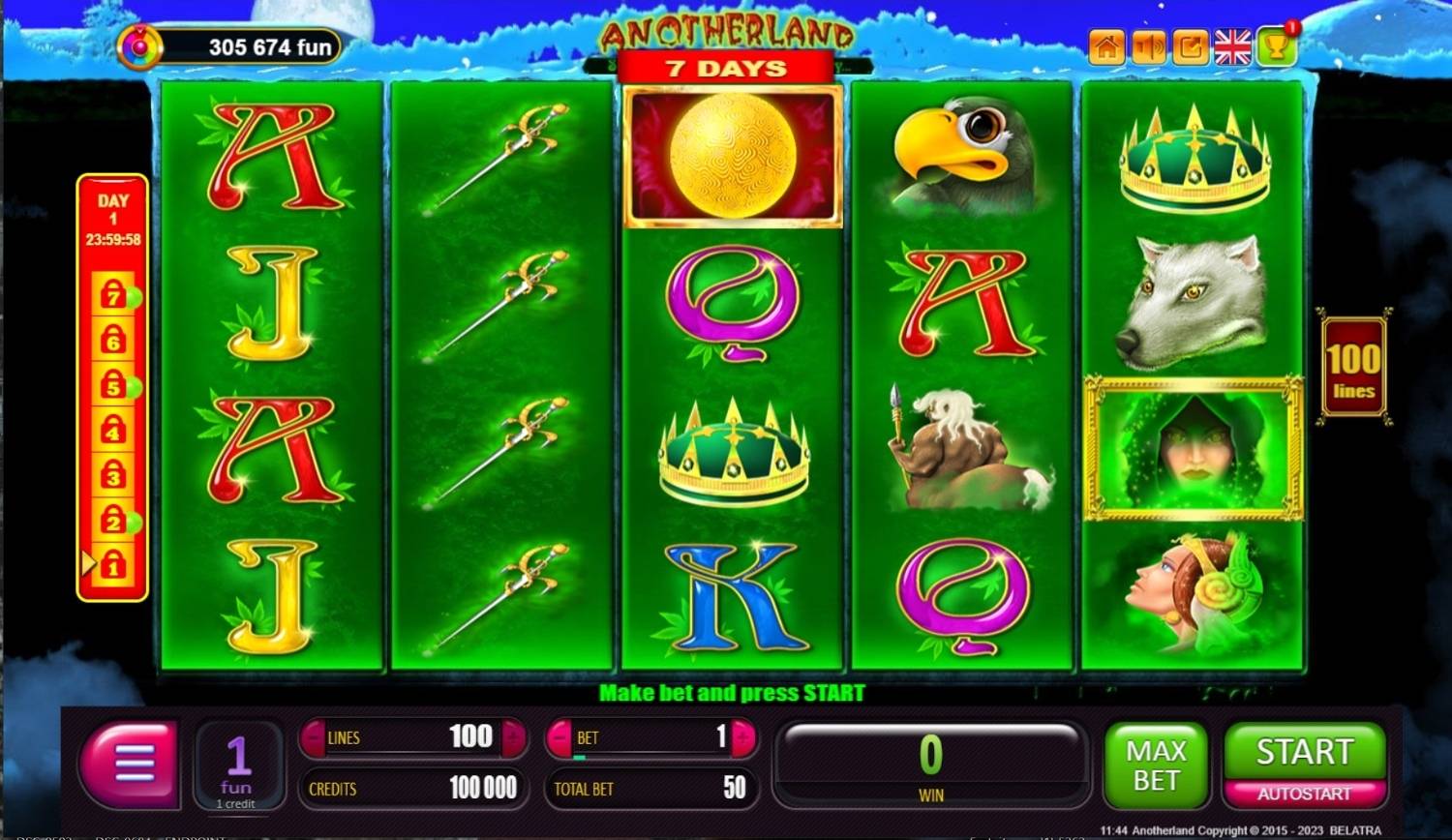The width and height of the screenshot is (1452, 840).
Task: Lower the bet with the minus button
Action: (x=560, y=737)
